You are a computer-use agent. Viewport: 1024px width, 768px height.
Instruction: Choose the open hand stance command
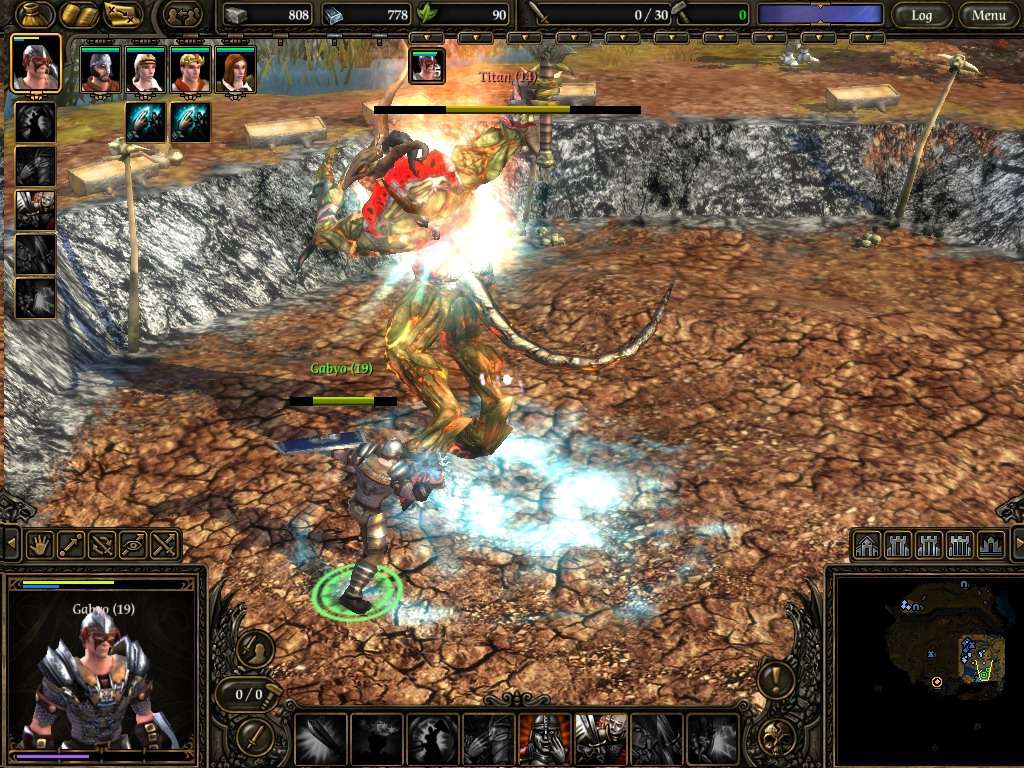pyautogui.click(x=39, y=545)
